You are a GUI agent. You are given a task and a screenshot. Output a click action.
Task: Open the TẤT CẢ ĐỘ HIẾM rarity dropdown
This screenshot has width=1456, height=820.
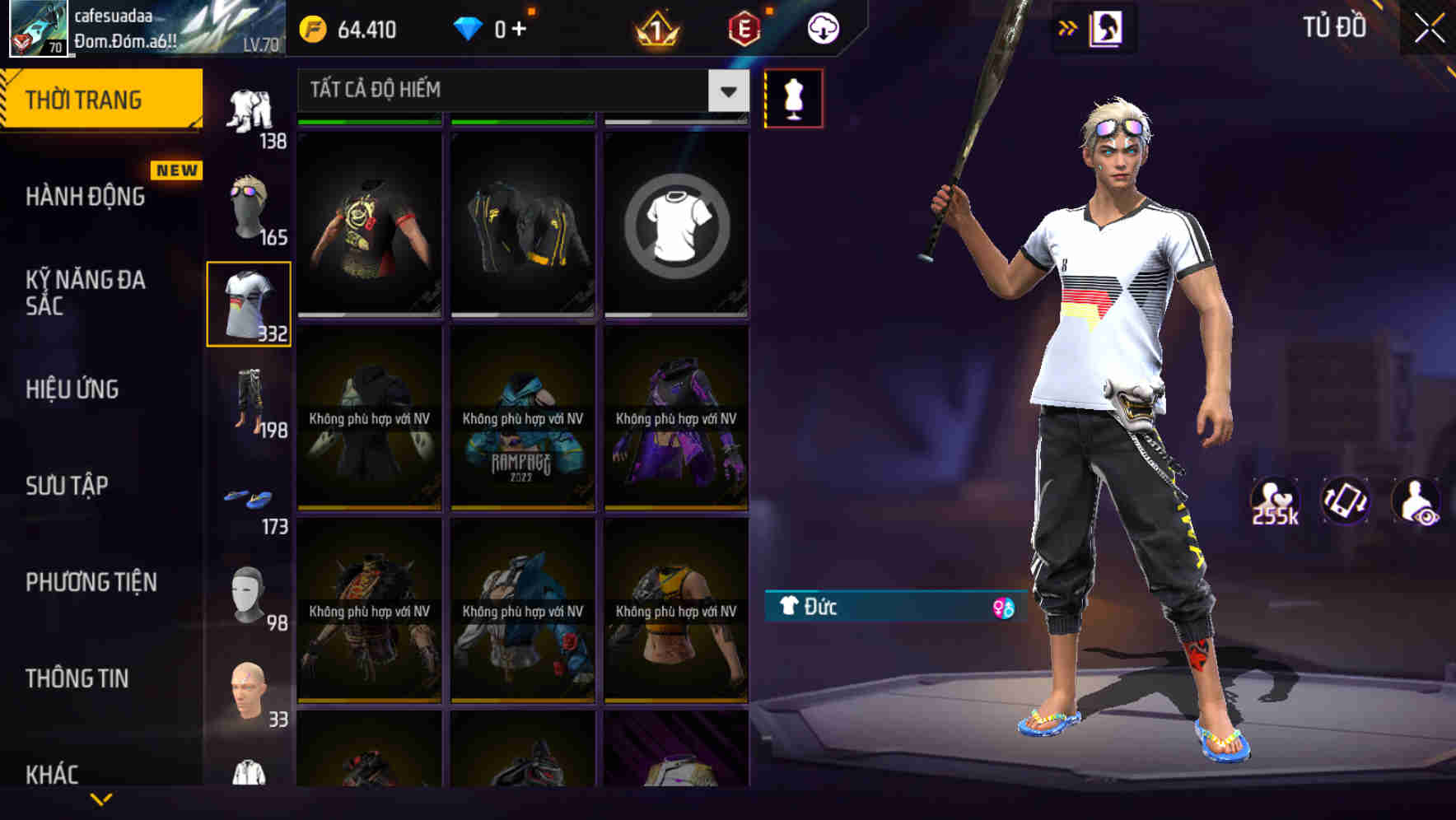[x=519, y=91]
